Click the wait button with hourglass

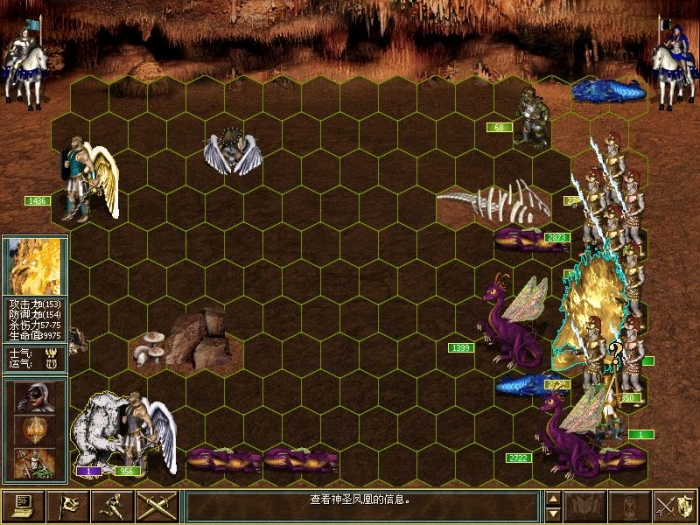point(630,505)
